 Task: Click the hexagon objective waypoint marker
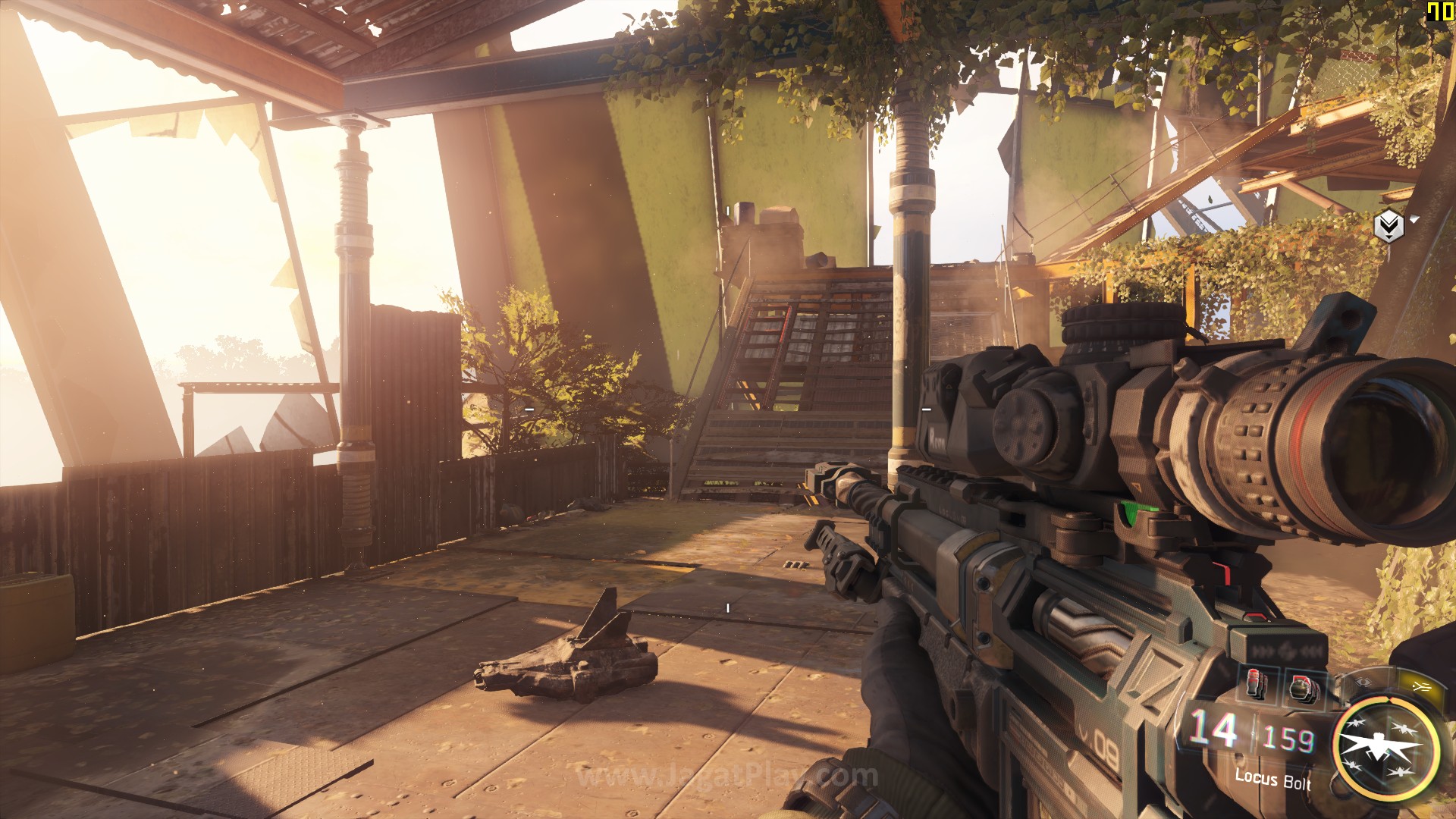point(1389,225)
